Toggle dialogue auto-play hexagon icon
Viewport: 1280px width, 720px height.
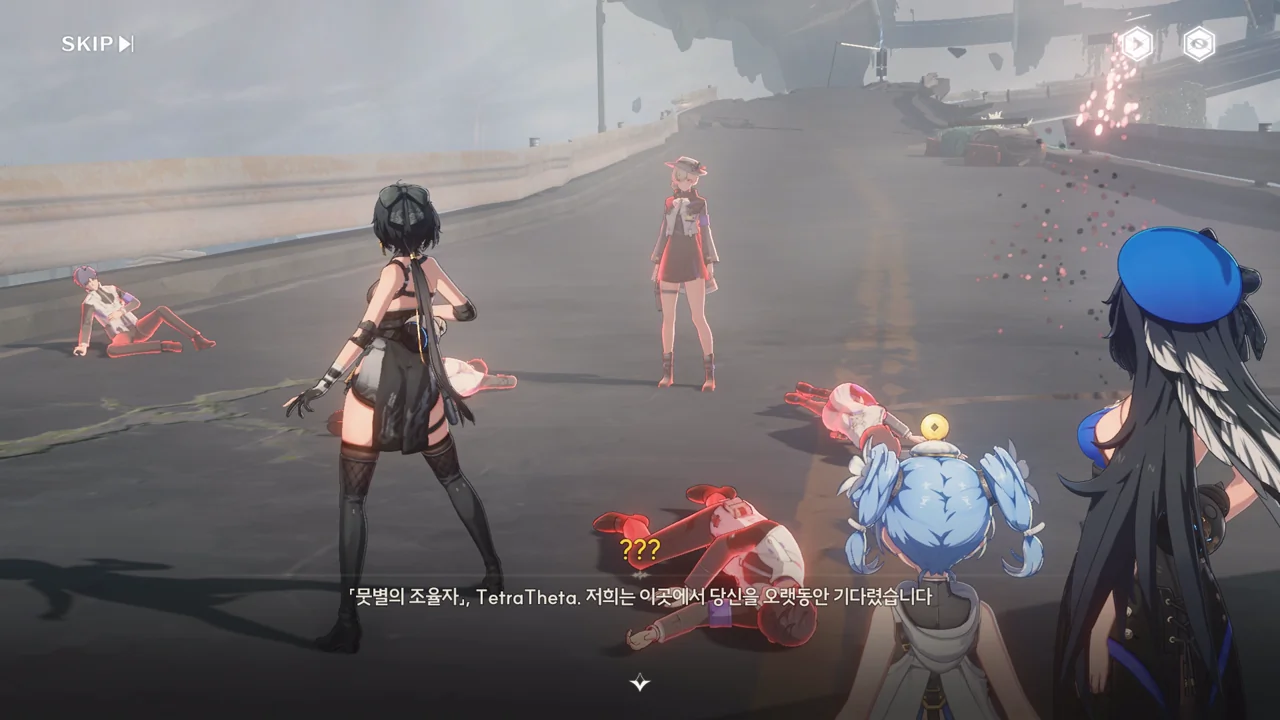click(x=1135, y=44)
